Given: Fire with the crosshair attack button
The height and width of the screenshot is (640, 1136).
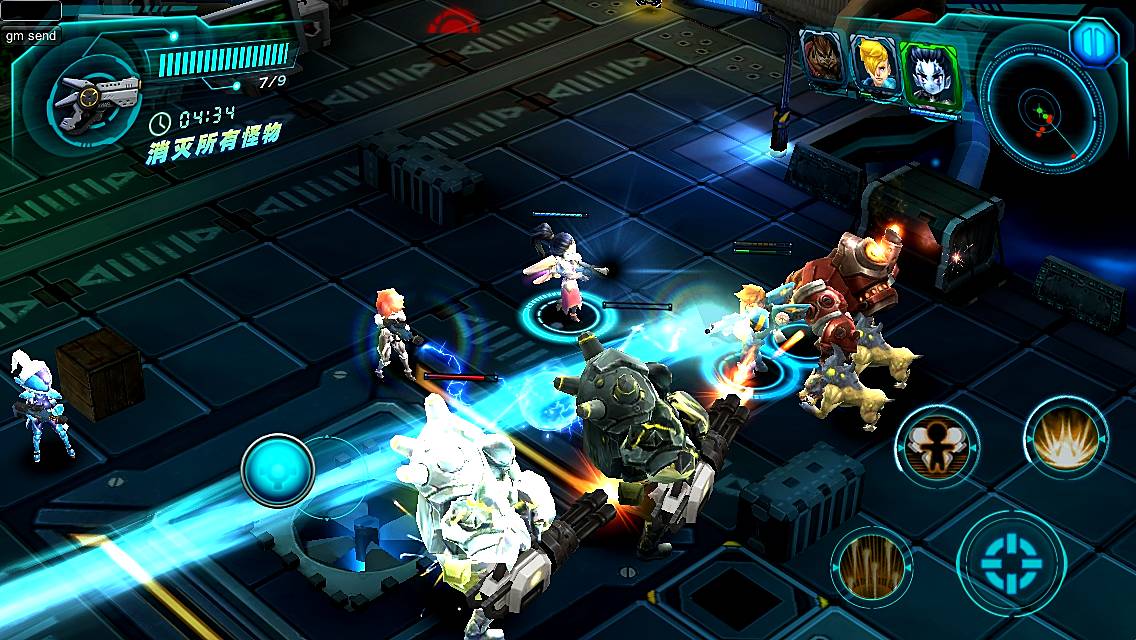Looking at the screenshot, I should point(1010,559).
